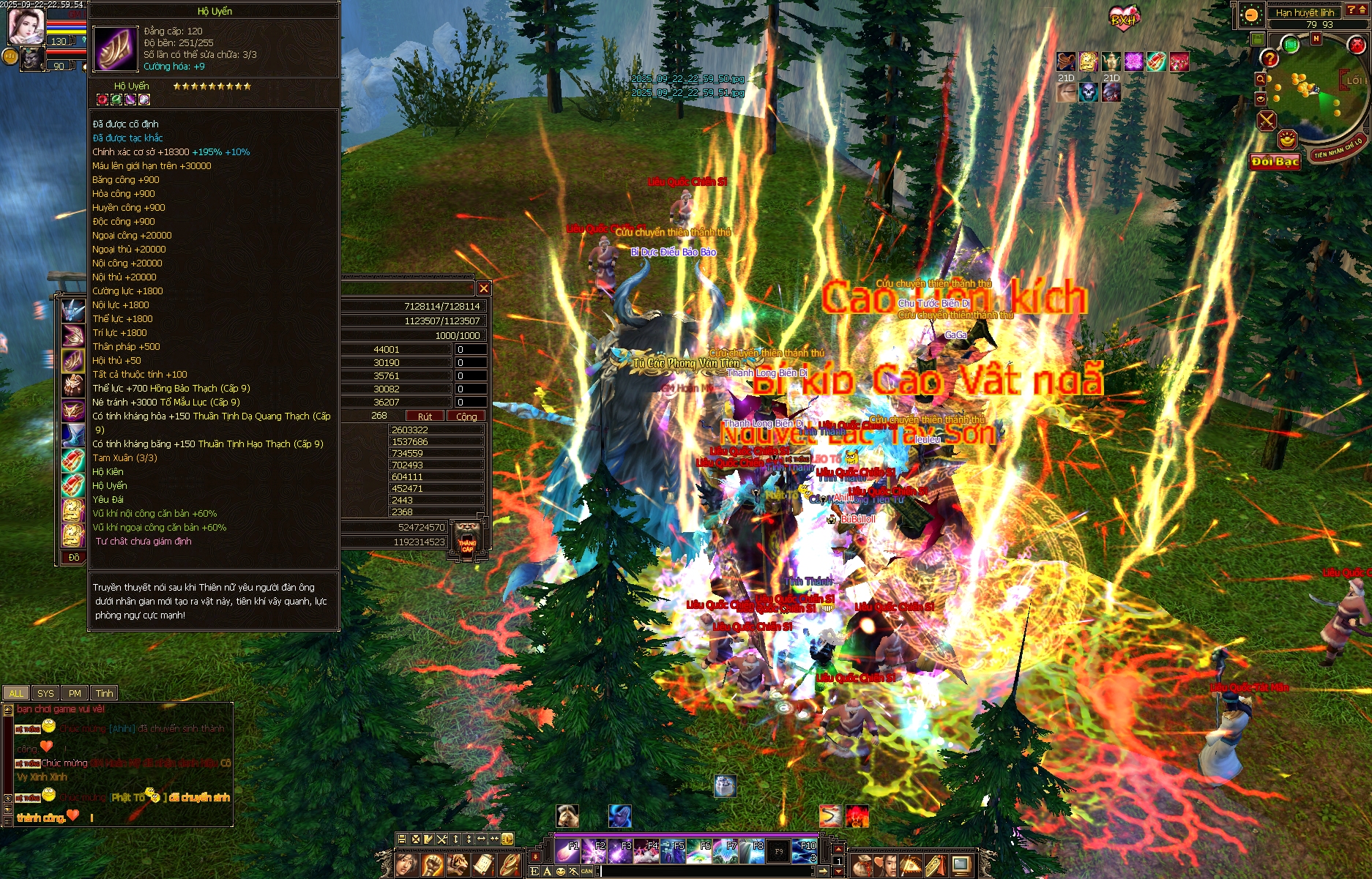1372x879 pixels.
Task: Use the F10 skill on the hotbar
Action: pyautogui.click(x=805, y=850)
